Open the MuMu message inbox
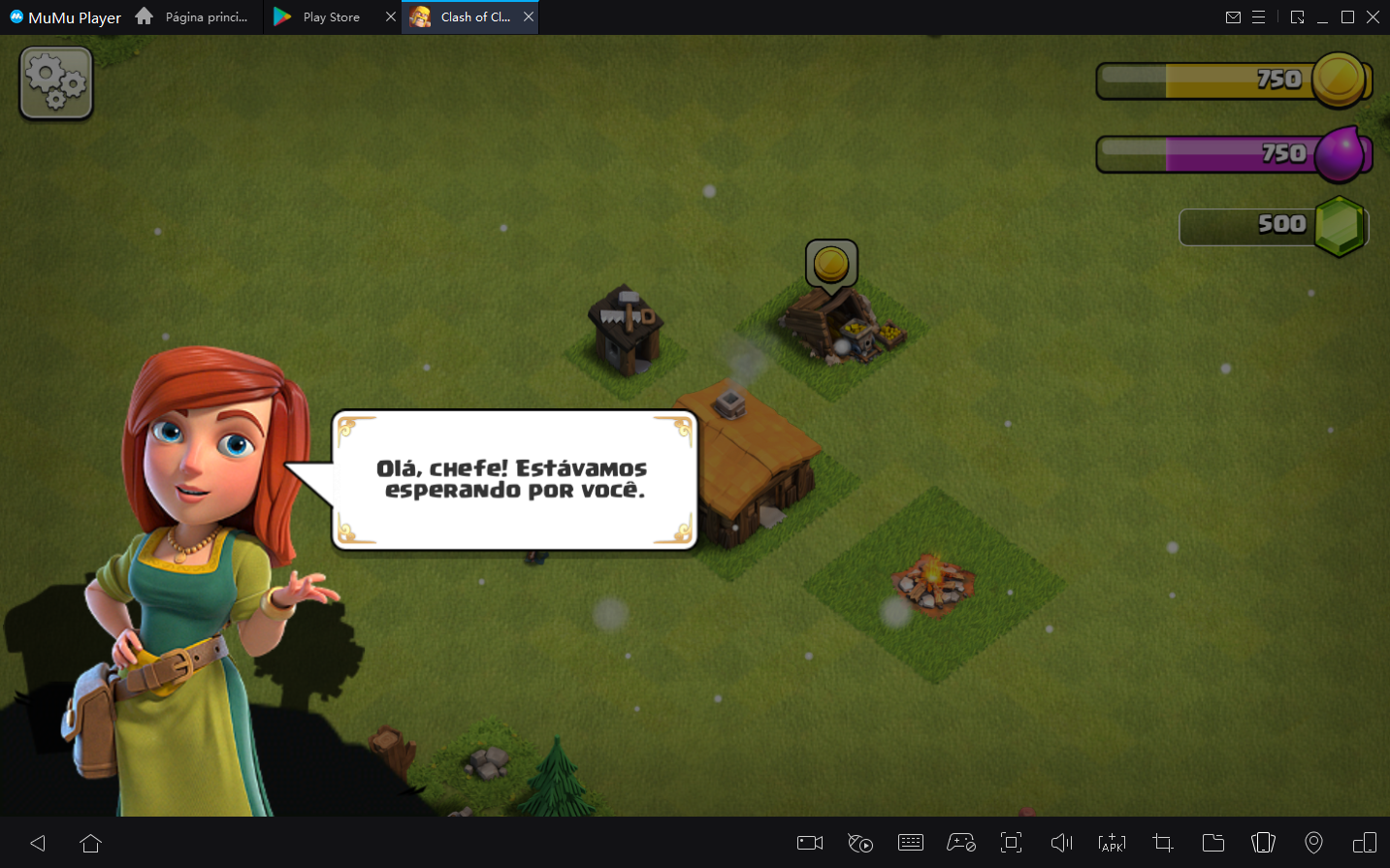This screenshot has width=1390, height=868. coord(1233,16)
